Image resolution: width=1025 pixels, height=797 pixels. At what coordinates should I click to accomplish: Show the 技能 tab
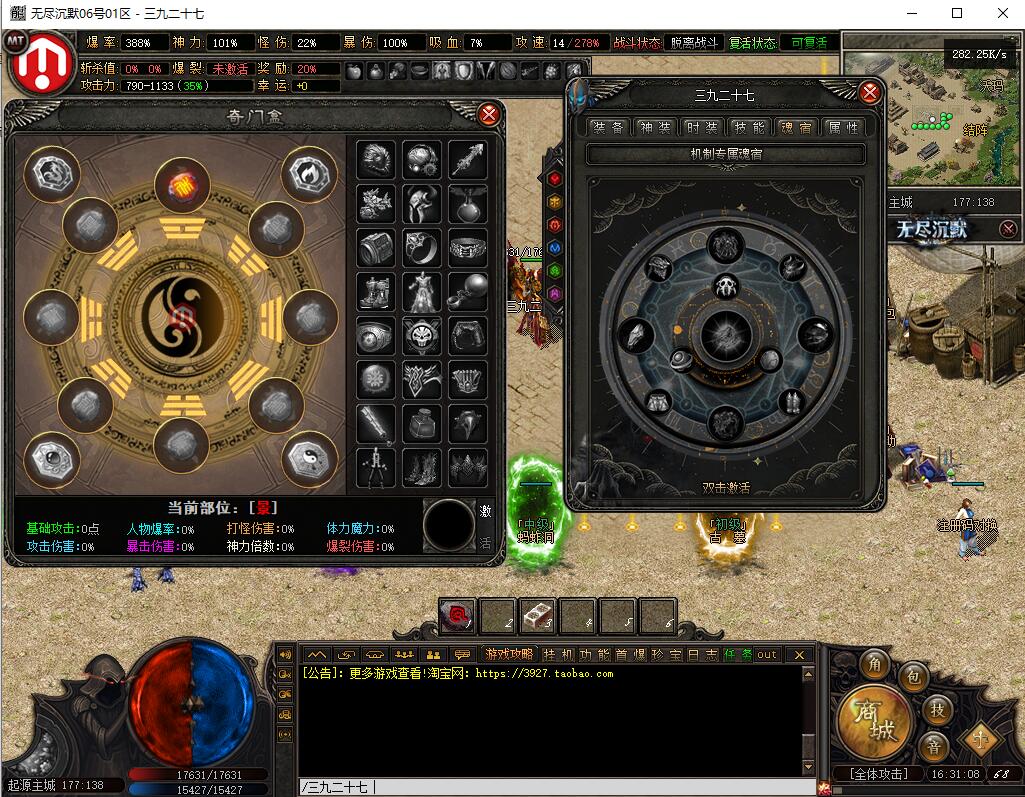pos(749,128)
